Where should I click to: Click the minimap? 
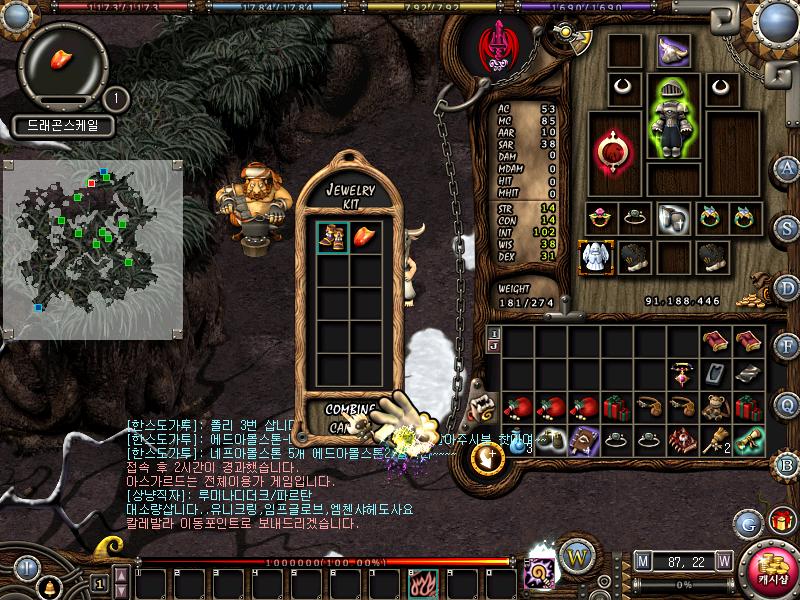[93, 249]
